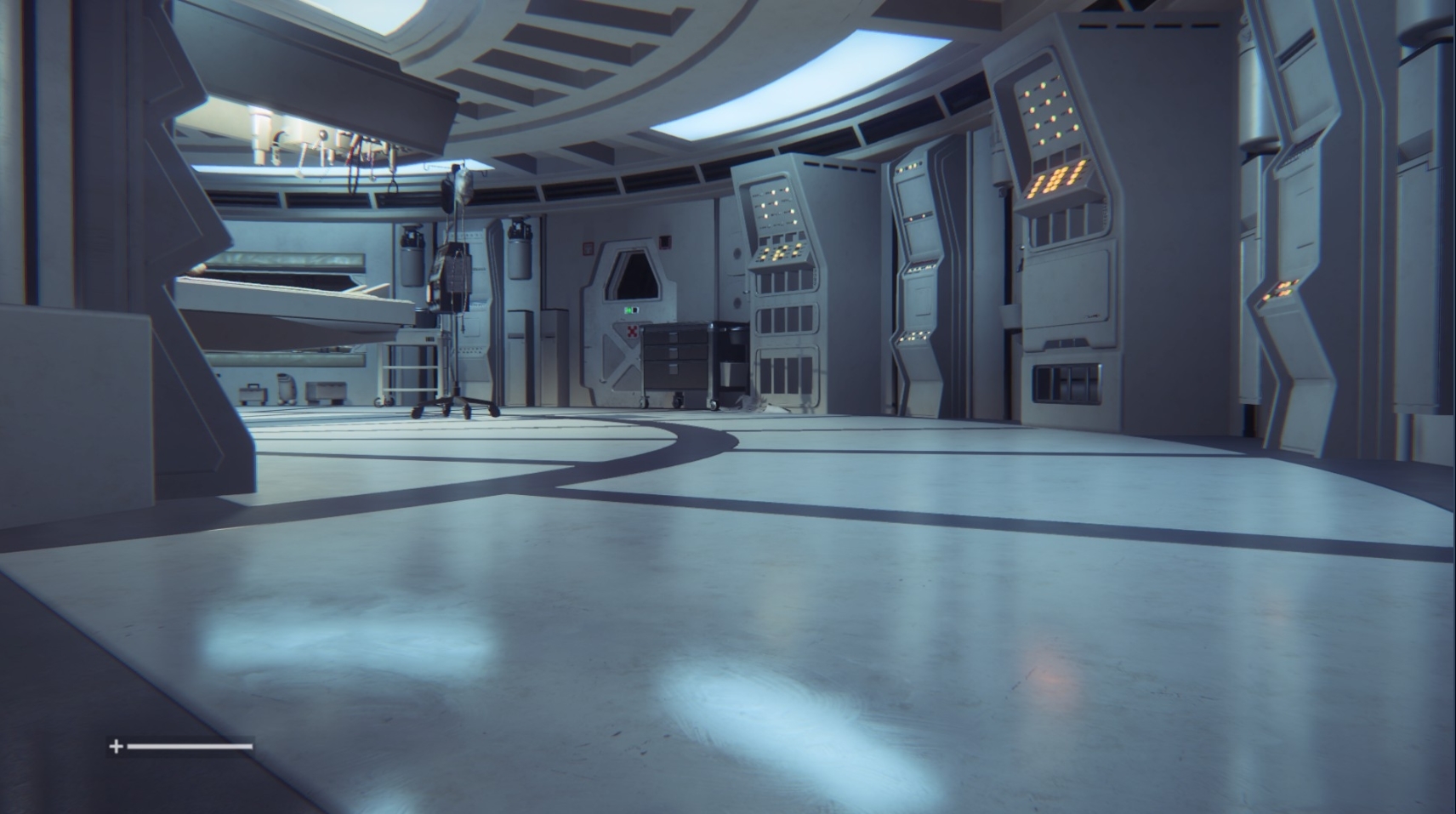Click the door window above the access light
Viewport: 1456px width, 814px height.
(x=634, y=276)
